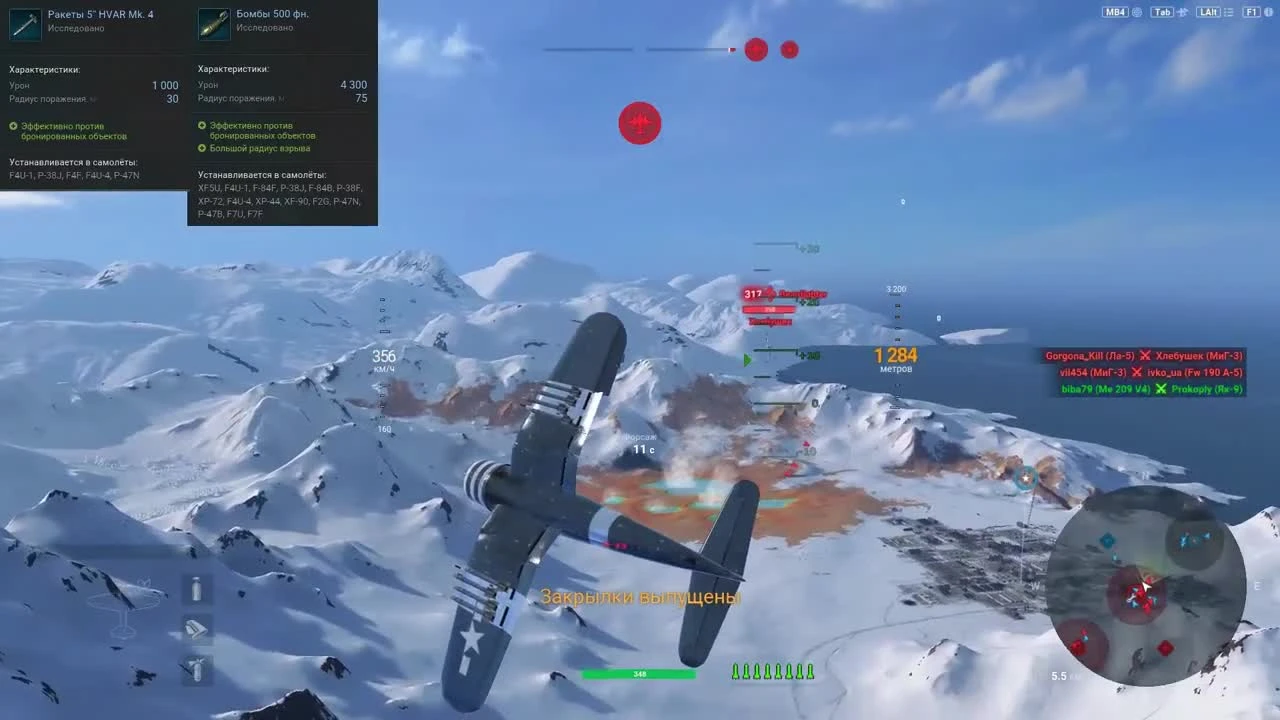
Task: Toggle the Tab scoreboard indicator
Action: pyautogui.click(x=1163, y=12)
